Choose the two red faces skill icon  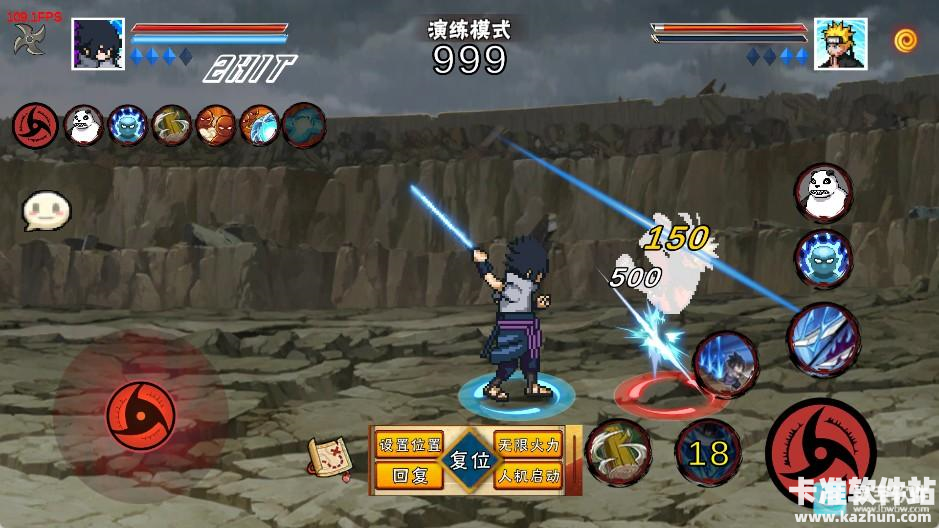[x=216, y=125]
